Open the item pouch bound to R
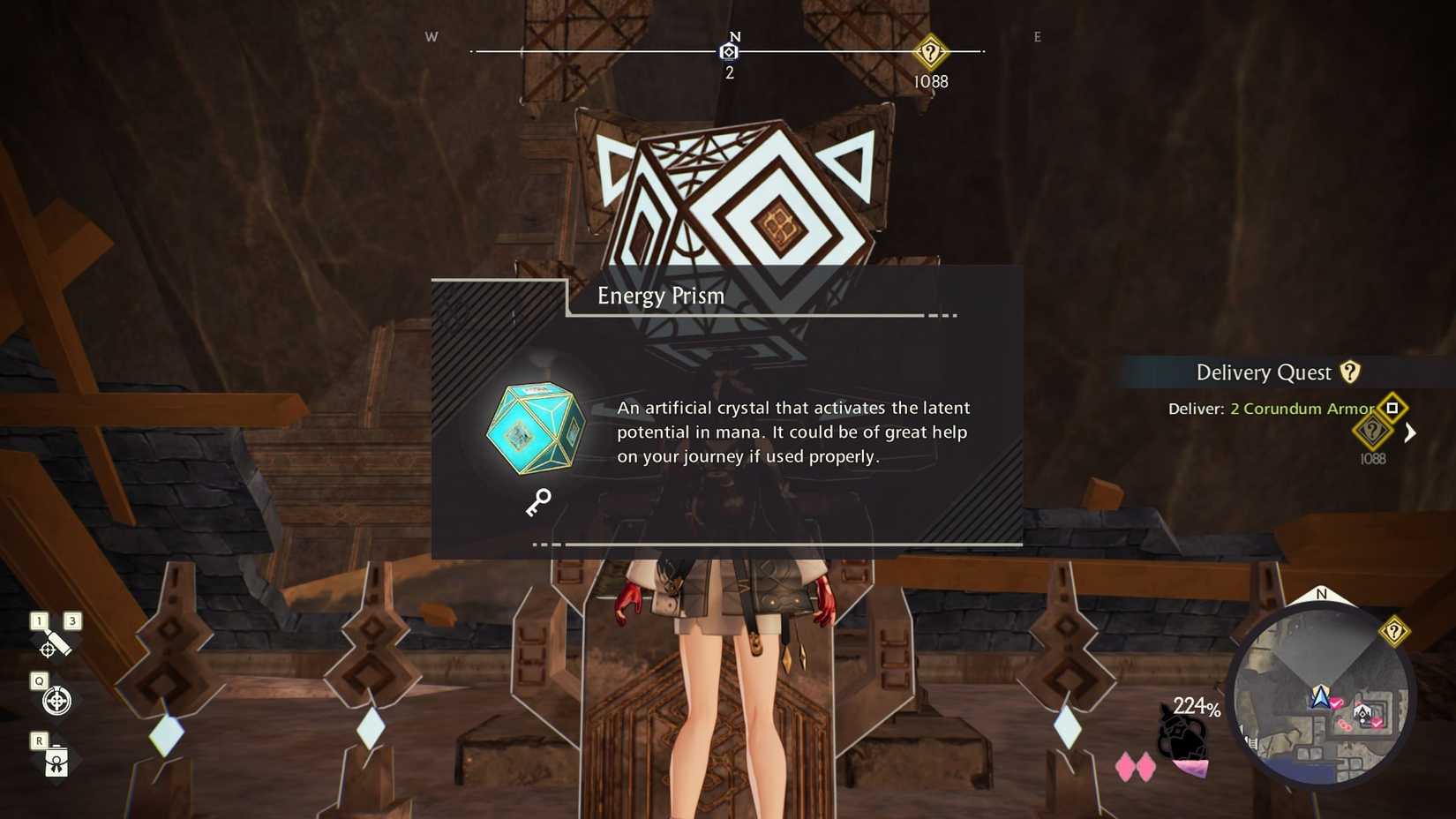 (55, 761)
